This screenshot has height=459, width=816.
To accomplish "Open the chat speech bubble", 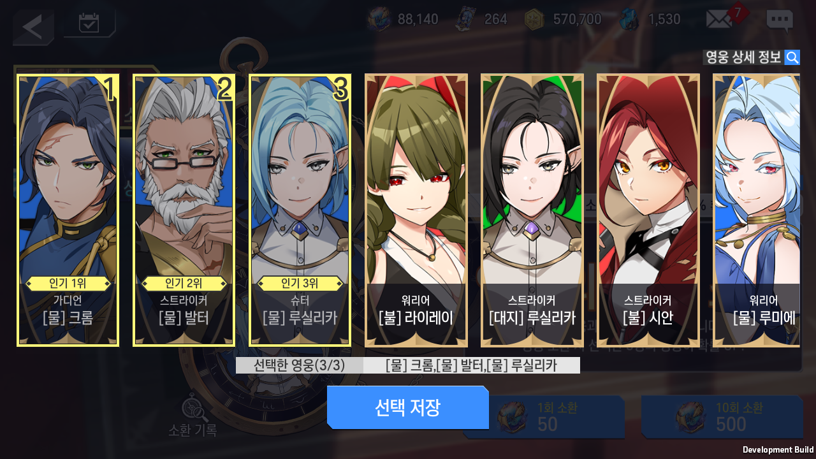I will (x=779, y=19).
